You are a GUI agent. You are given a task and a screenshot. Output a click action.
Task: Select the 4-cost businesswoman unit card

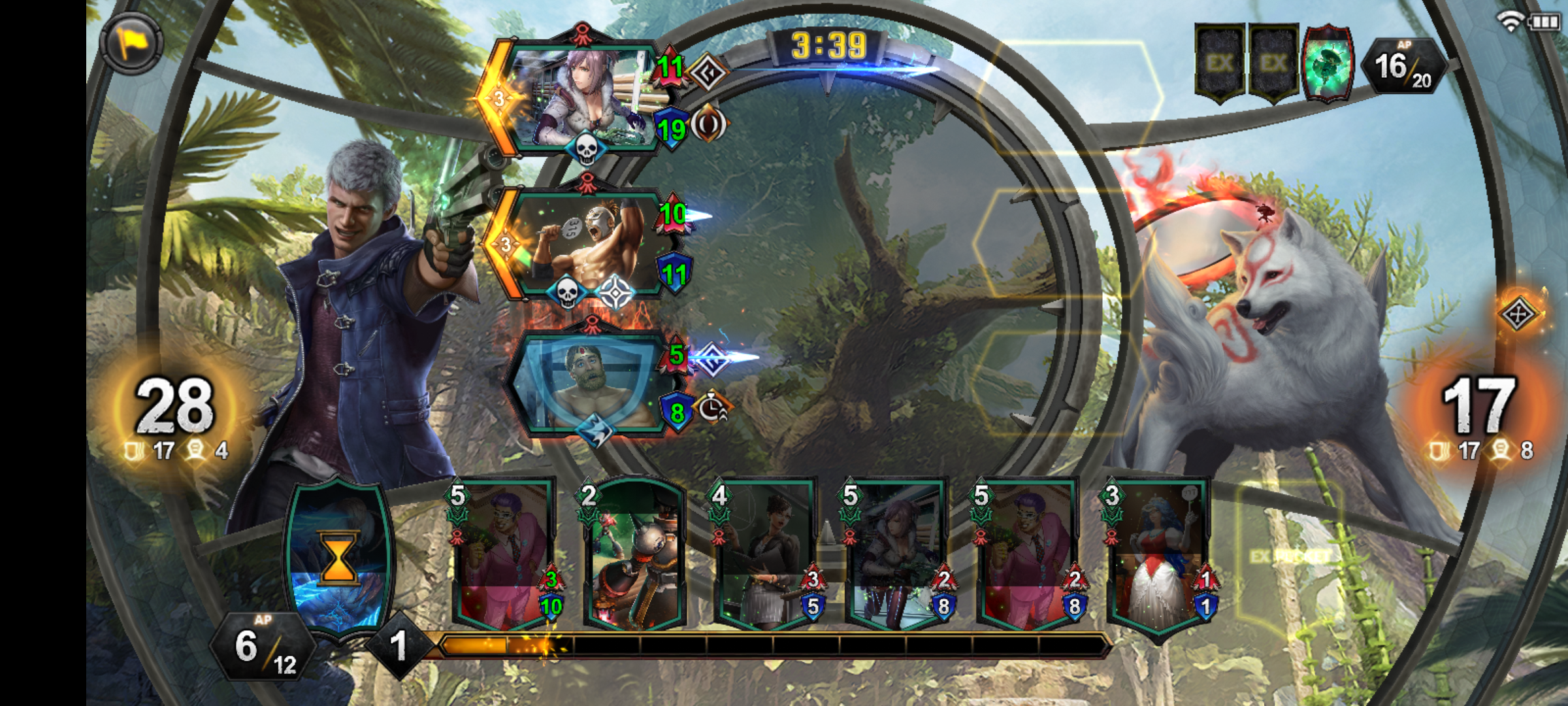coord(764,556)
